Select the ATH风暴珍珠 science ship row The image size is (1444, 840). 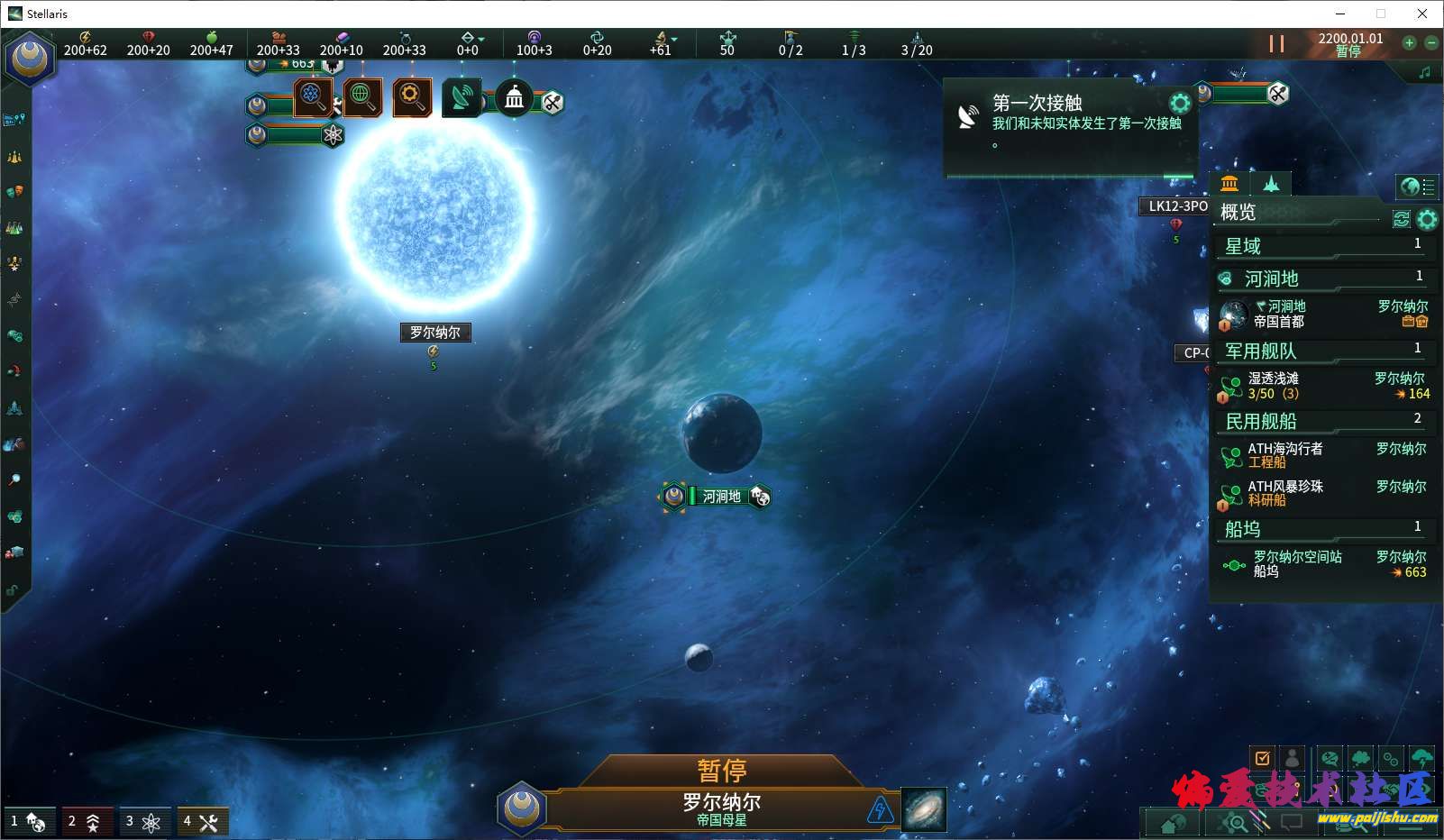pyautogui.click(x=1323, y=493)
